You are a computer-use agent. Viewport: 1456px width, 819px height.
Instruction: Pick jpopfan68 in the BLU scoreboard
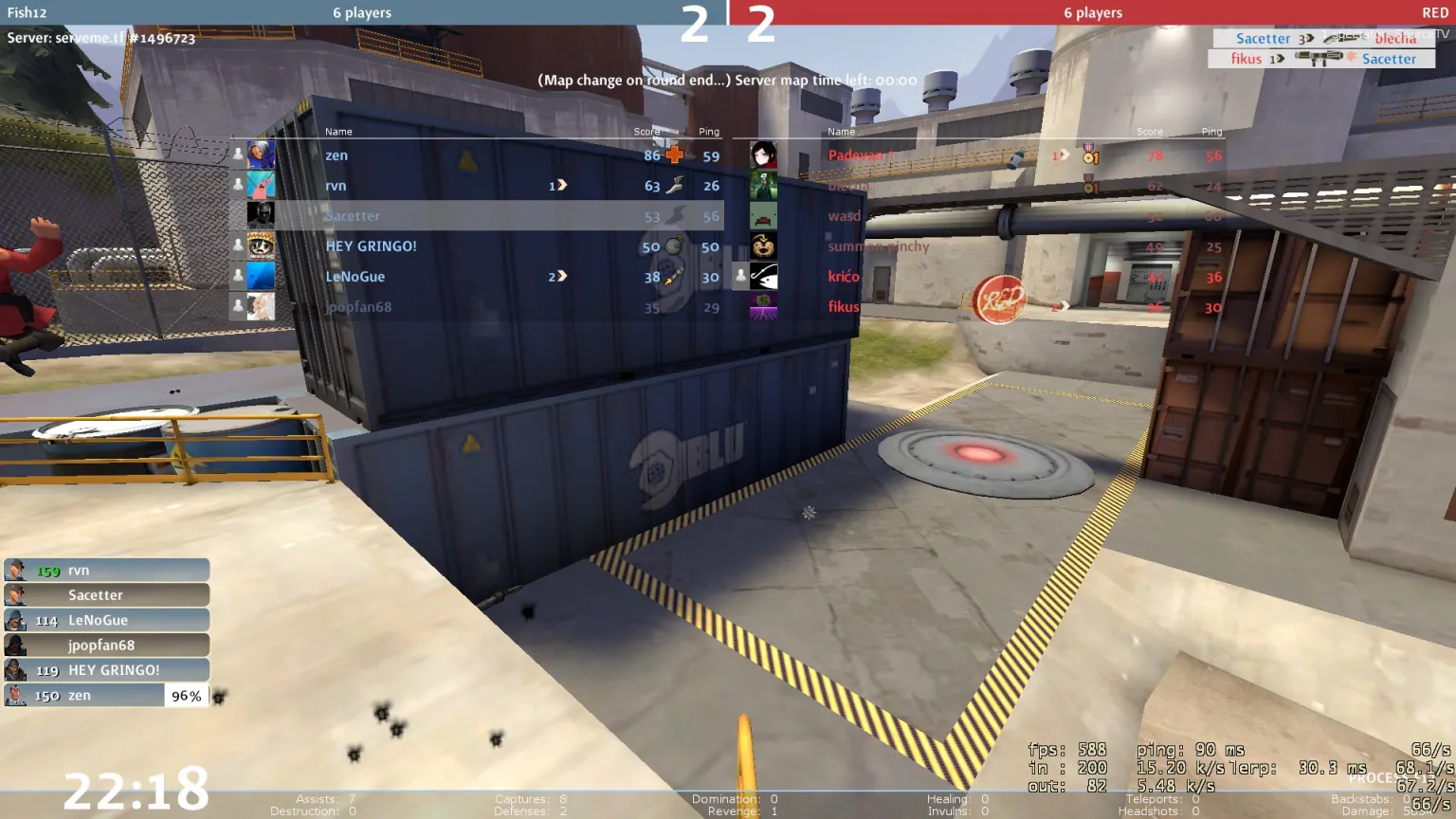[474, 307]
